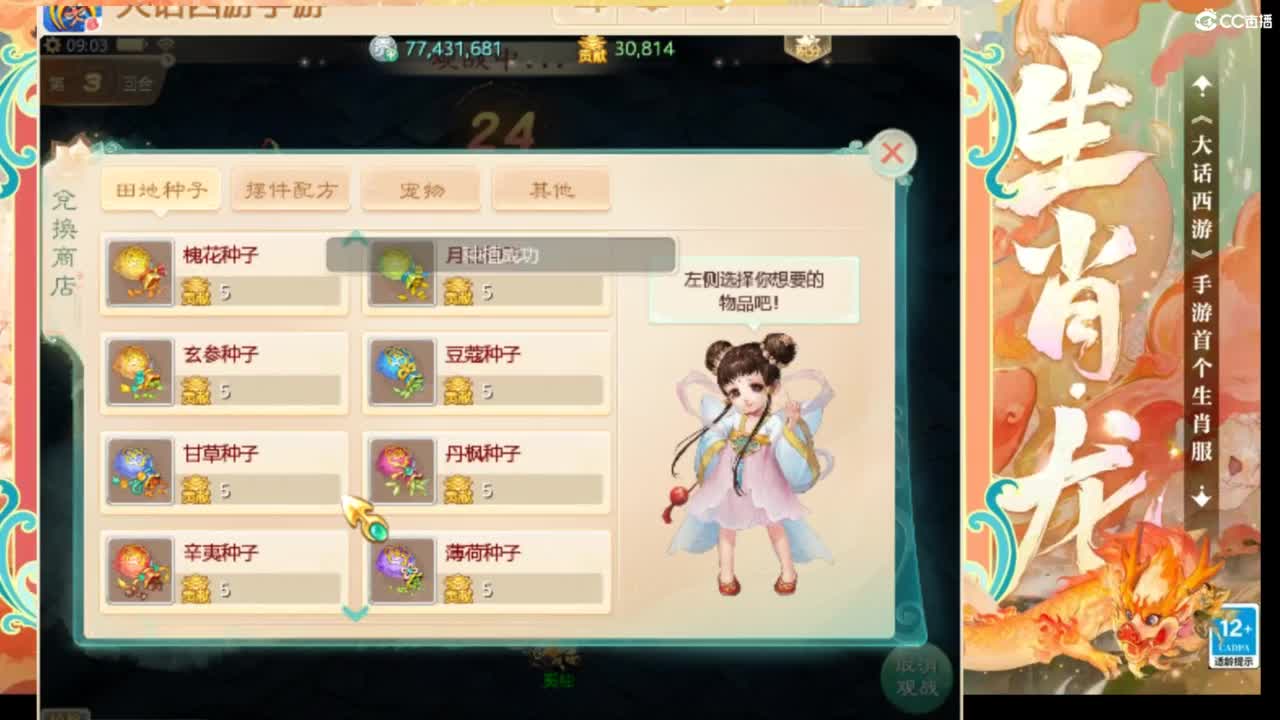Select the 薄荷种子 seed icon
Screen dimensions: 1280x720
(x=402, y=570)
